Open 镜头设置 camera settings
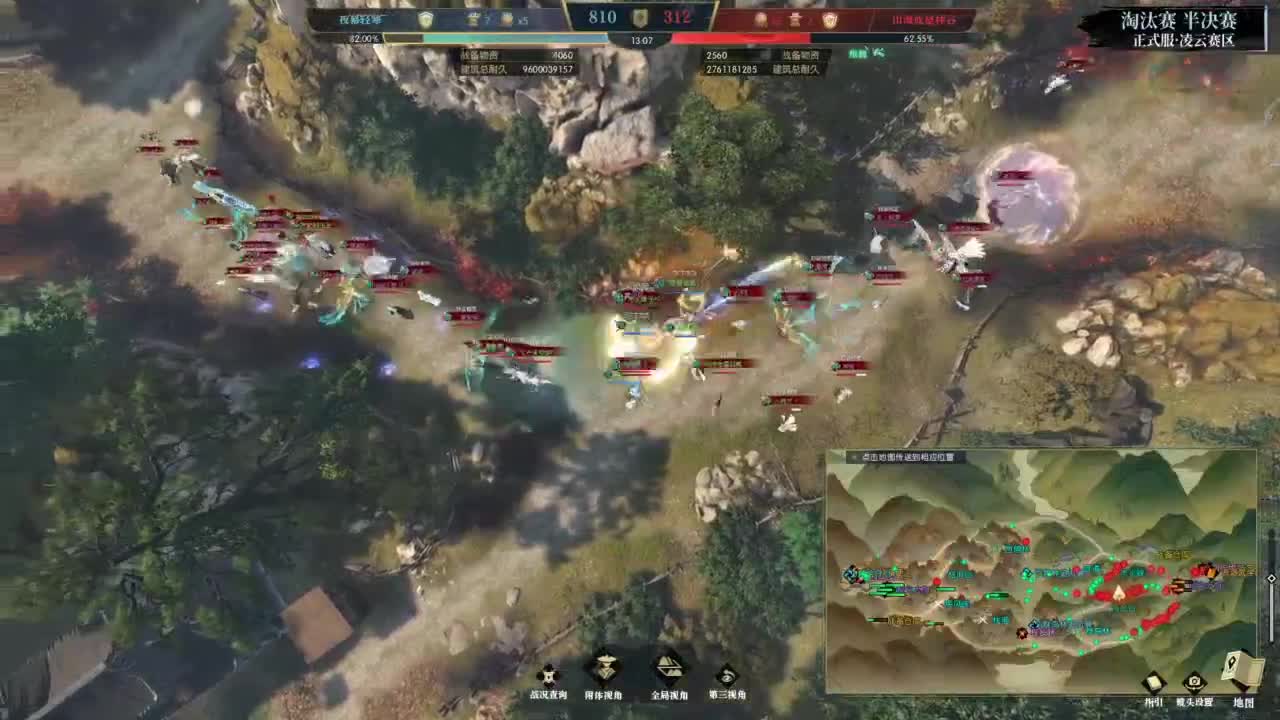 (x=1194, y=682)
